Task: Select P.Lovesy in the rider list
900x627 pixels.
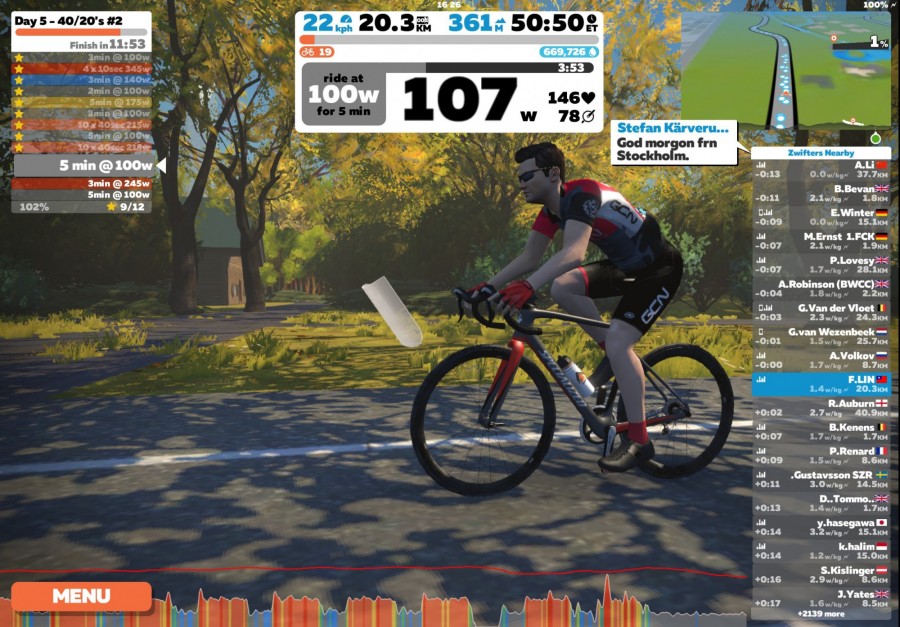Action: 821,264
